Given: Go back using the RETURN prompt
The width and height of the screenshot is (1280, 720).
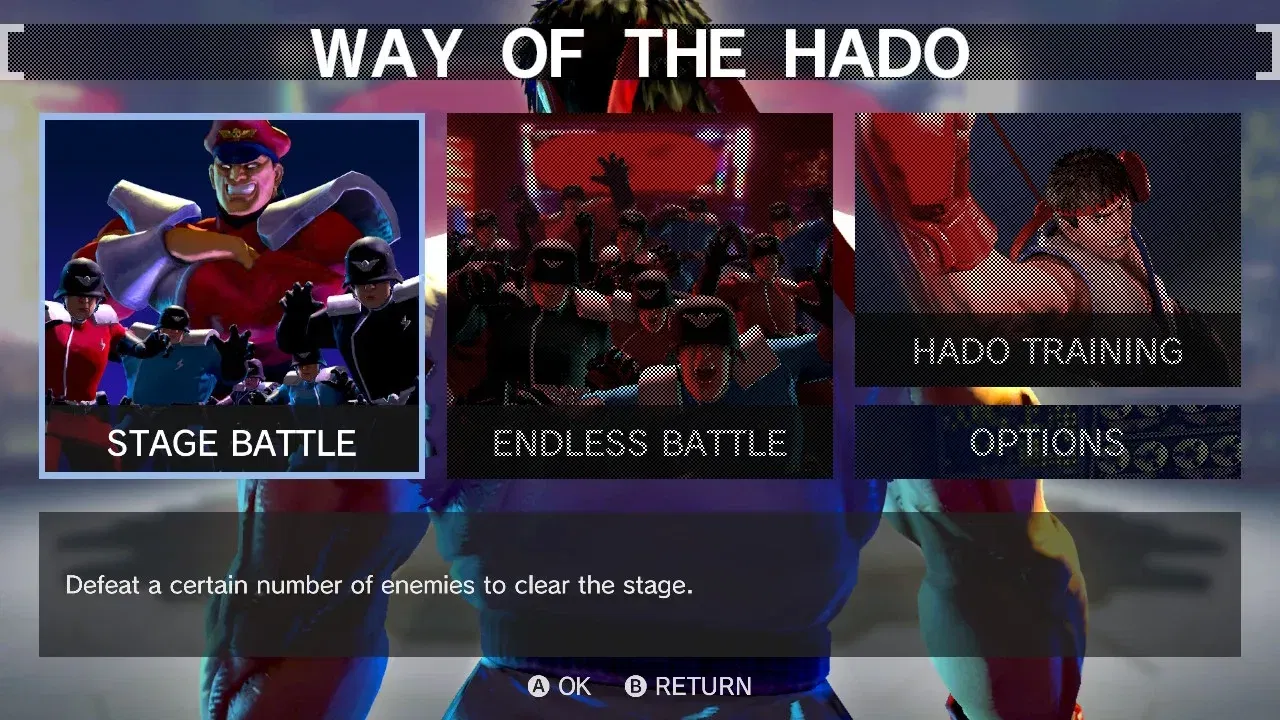Looking at the screenshot, I should (x=702, y=686).
